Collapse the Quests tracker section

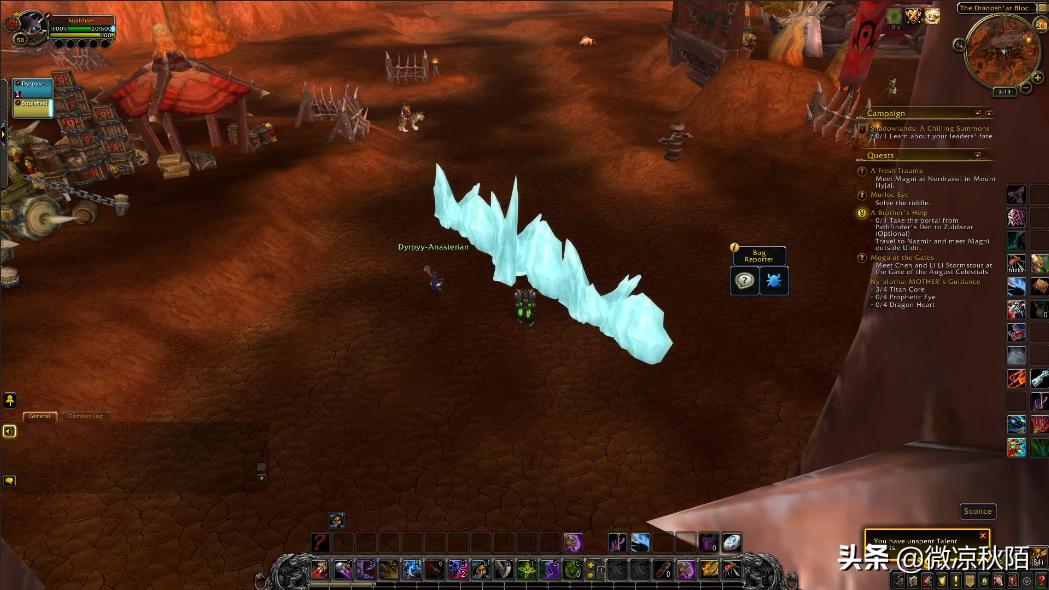[x=977, y=155]
